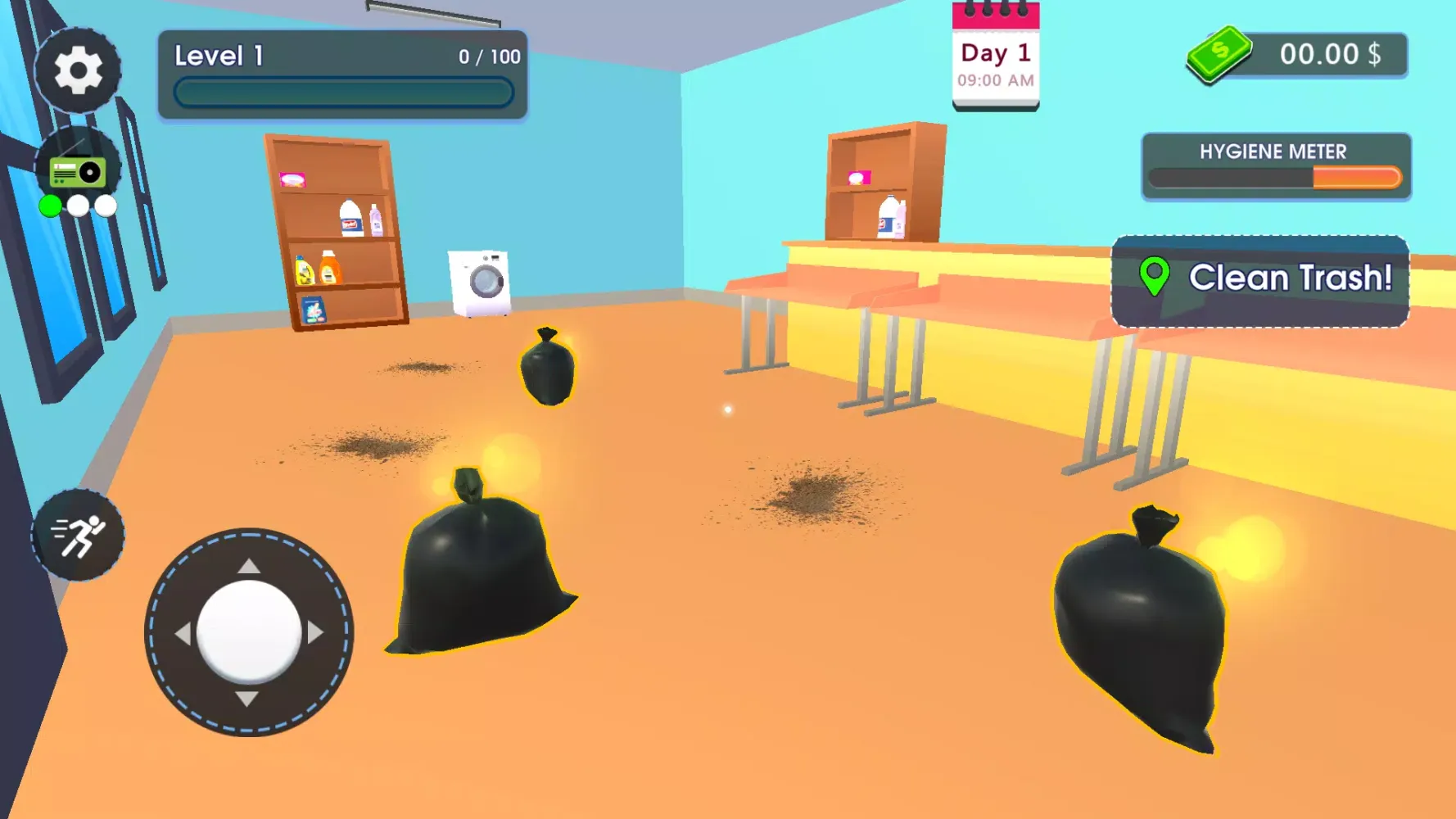
Task: Tap the 09:00 AM time label
Action: [x=994, y=80]
